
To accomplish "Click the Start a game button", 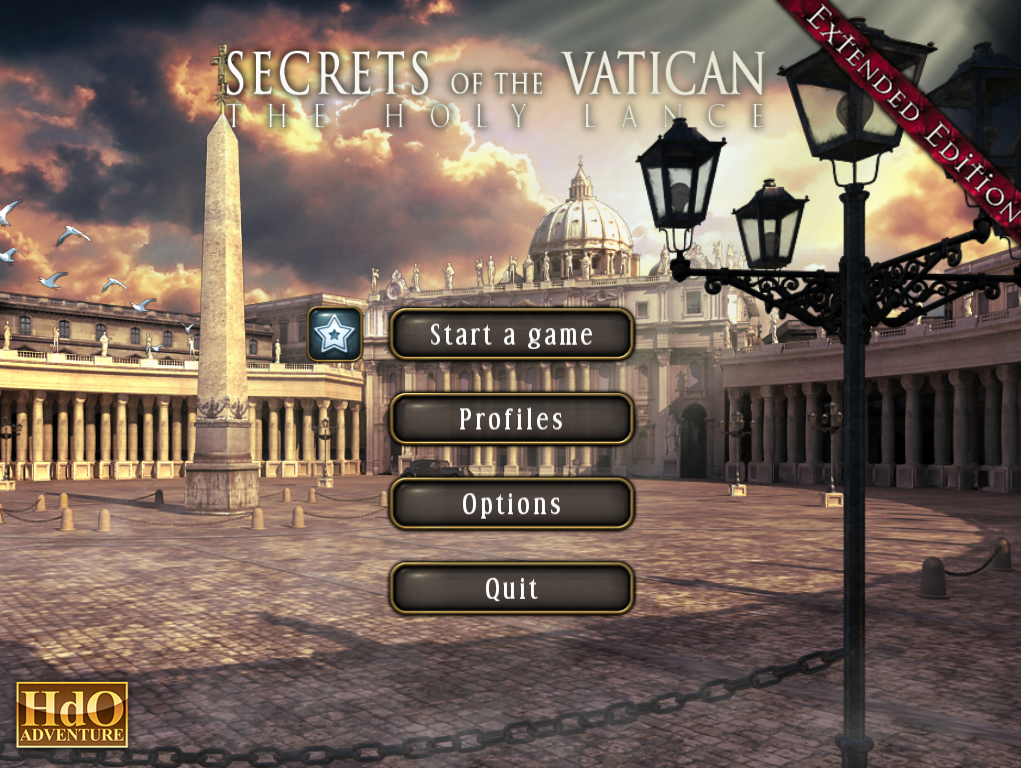I will click(x=511, y=334).
